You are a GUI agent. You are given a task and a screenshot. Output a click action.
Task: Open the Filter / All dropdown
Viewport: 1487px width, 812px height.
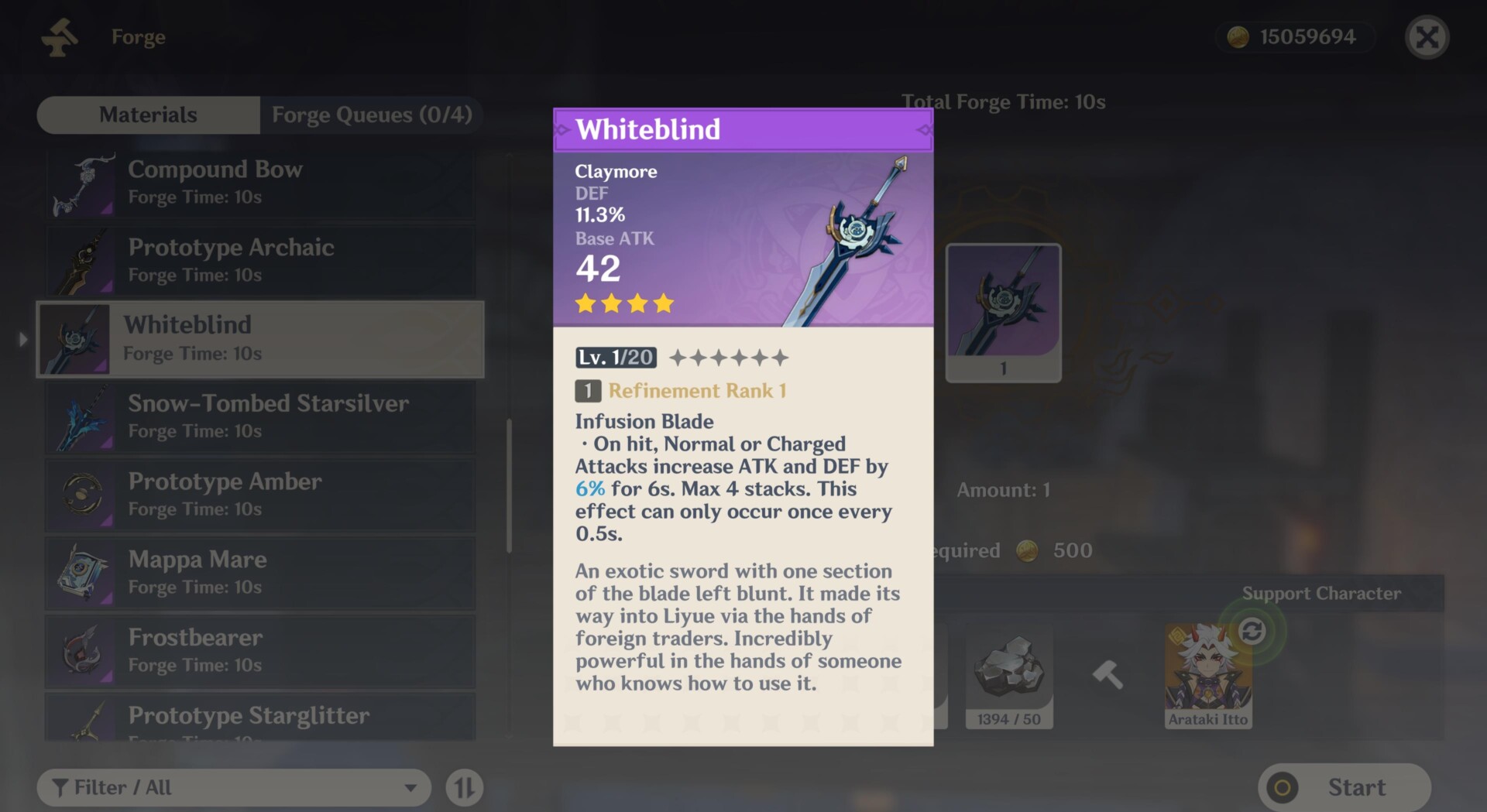coord(233,788)
